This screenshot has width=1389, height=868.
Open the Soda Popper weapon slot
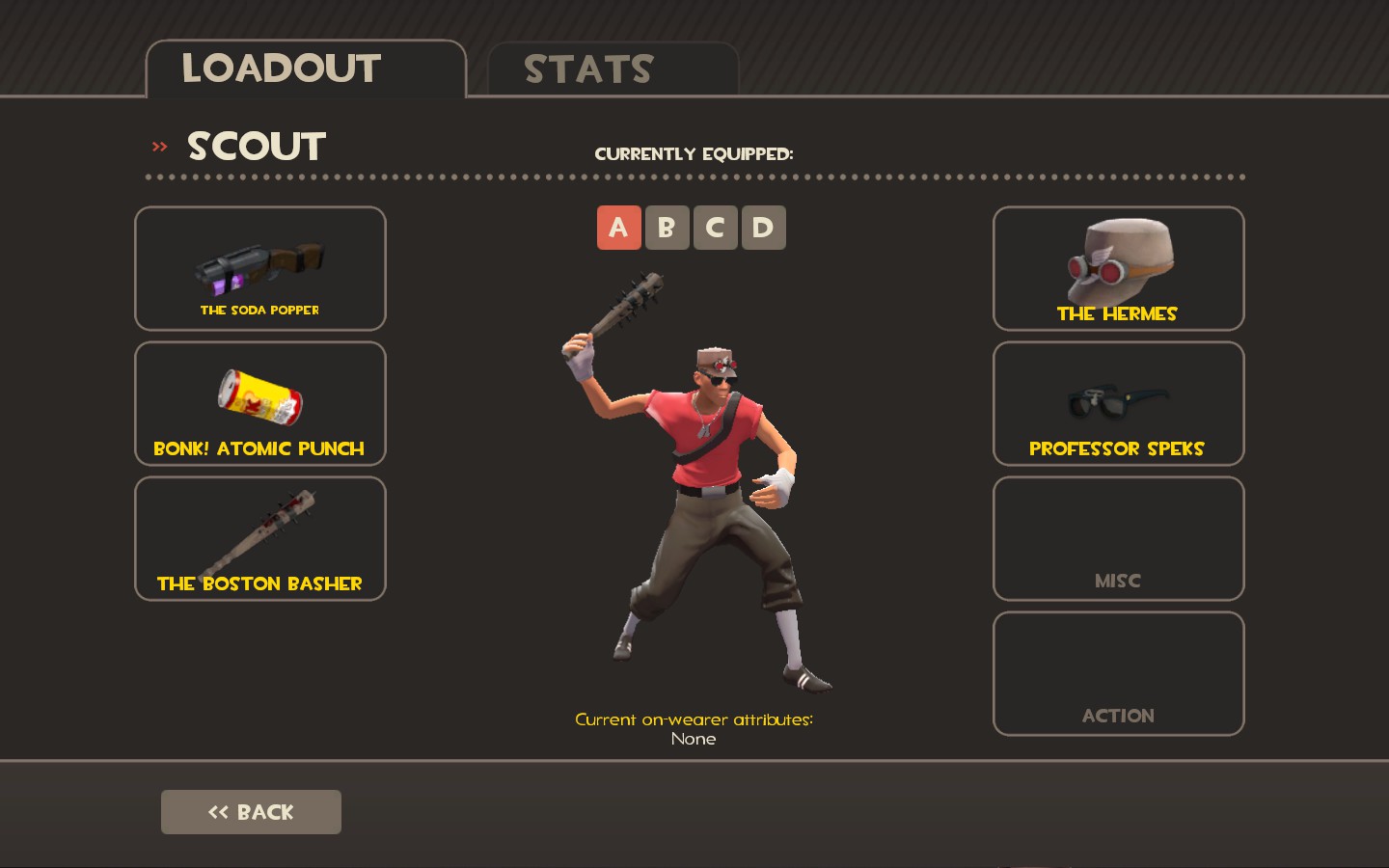[260, 269]
